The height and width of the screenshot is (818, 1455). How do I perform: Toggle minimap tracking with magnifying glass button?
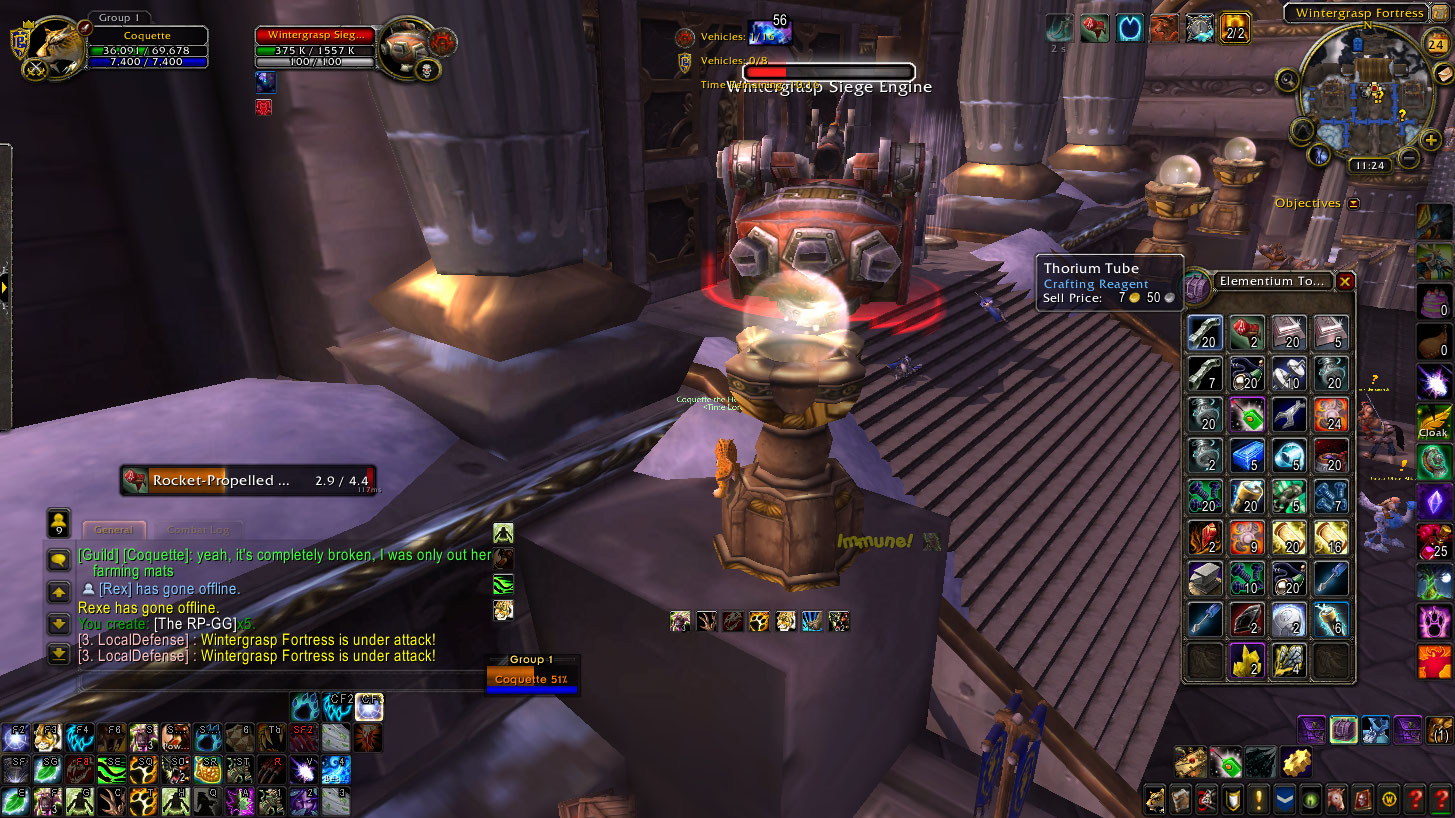(x=1288, y=80)
